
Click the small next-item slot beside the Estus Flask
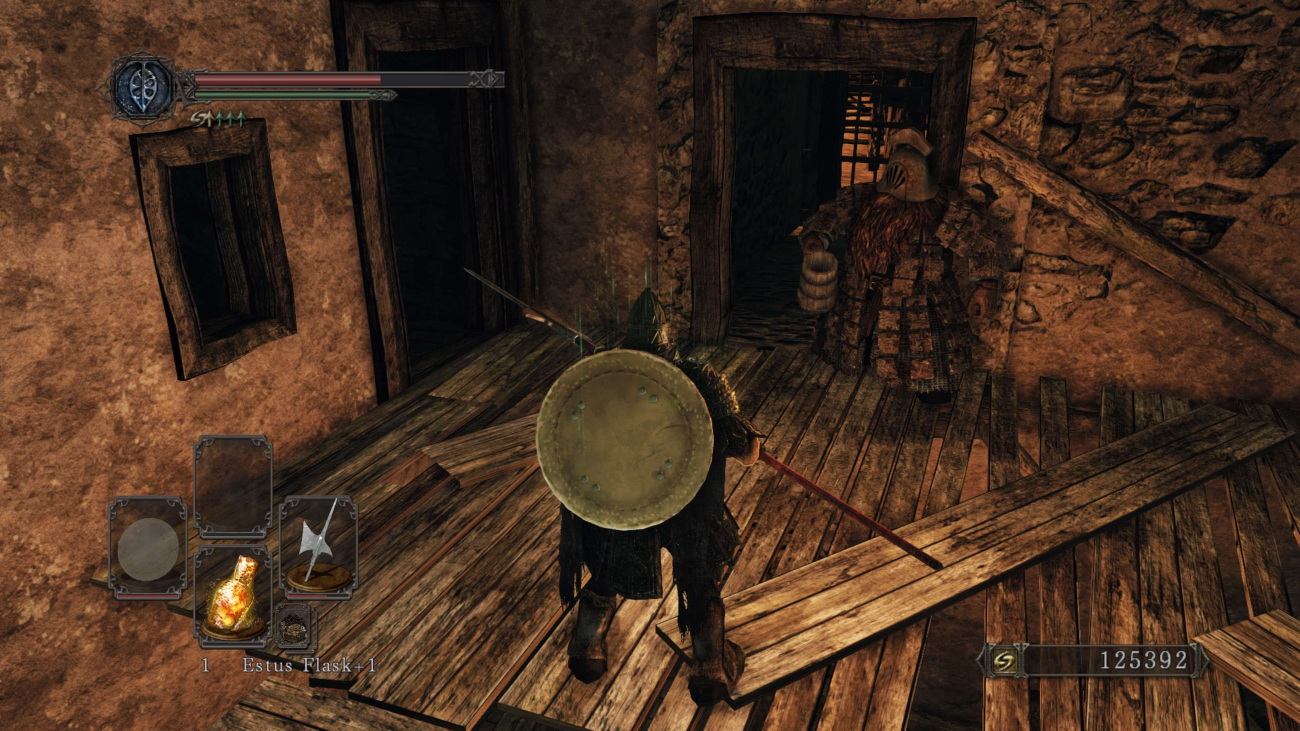[295, 626]
